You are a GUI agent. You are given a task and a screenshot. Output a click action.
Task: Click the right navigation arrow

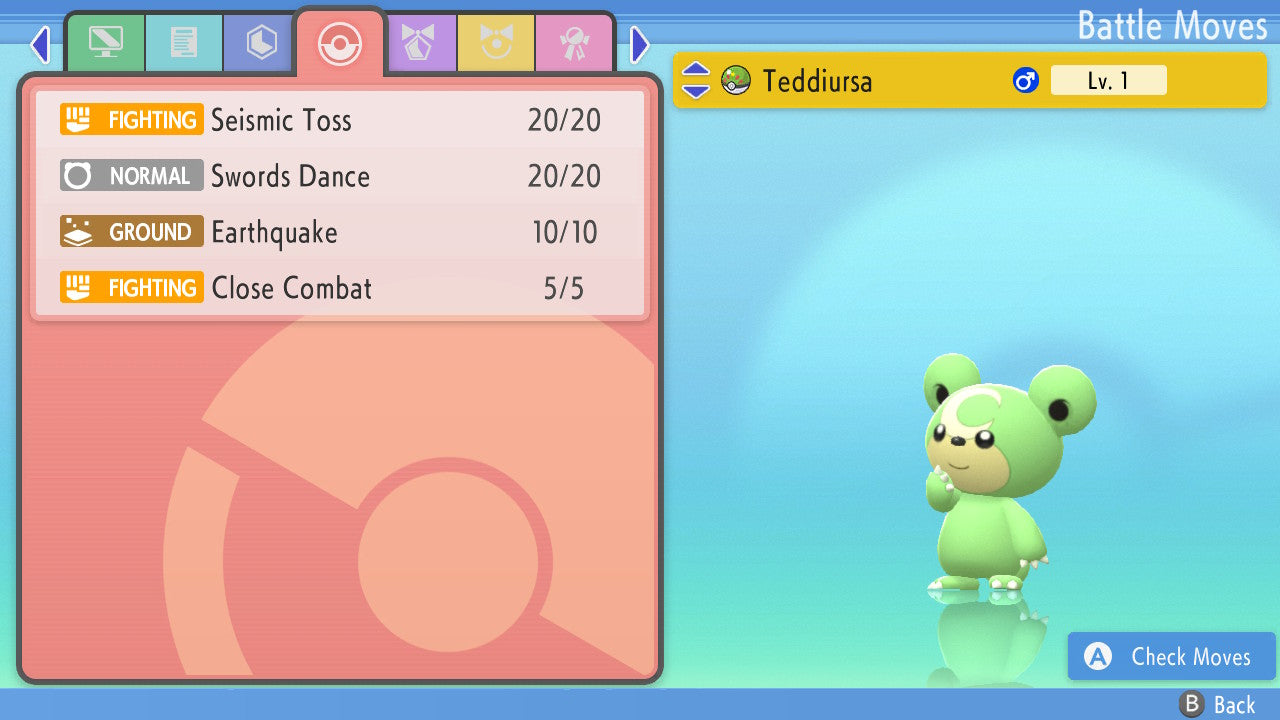(x=639, y=44)
